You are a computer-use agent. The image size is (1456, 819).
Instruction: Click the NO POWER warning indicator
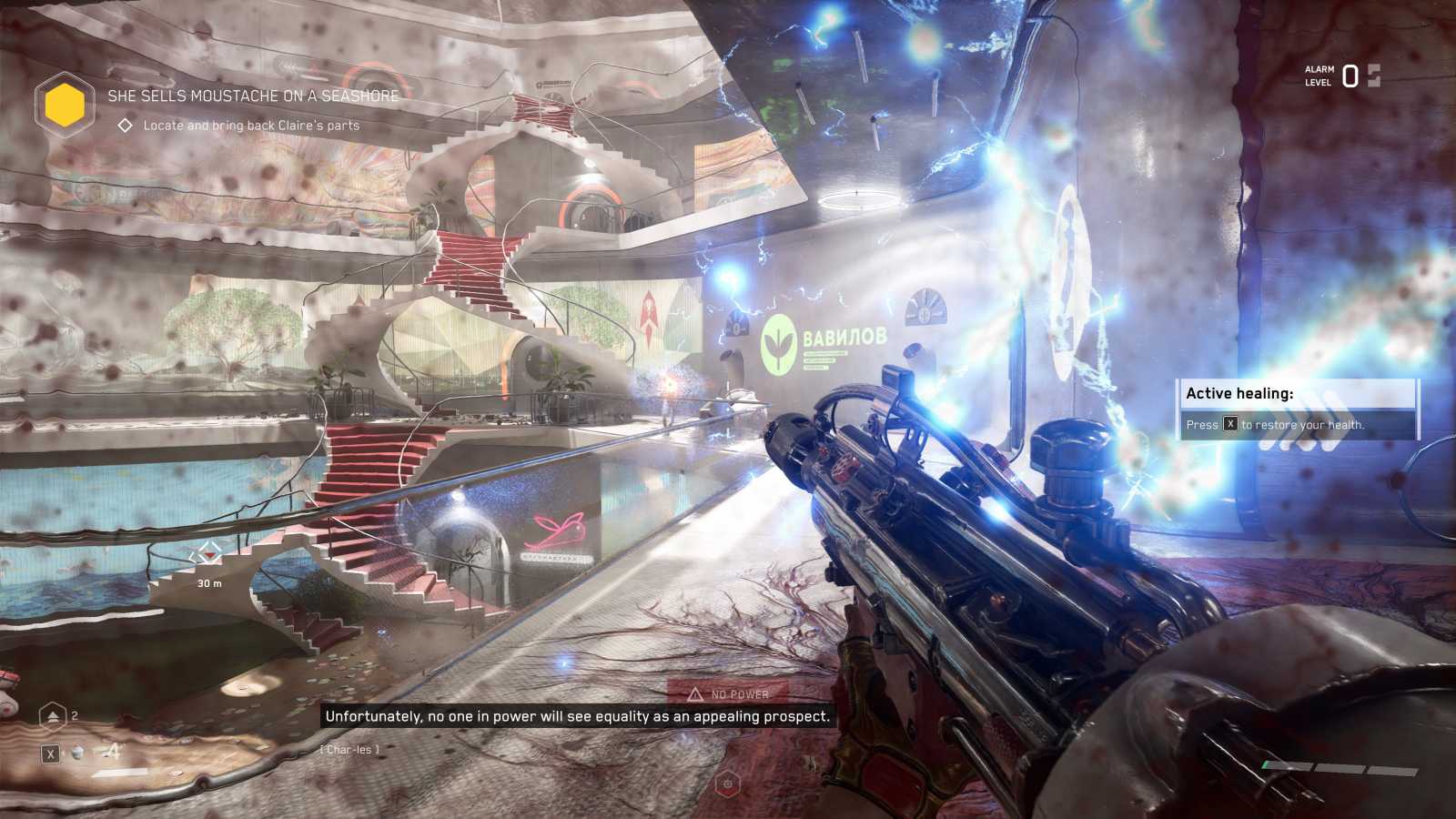pos(728,694)
